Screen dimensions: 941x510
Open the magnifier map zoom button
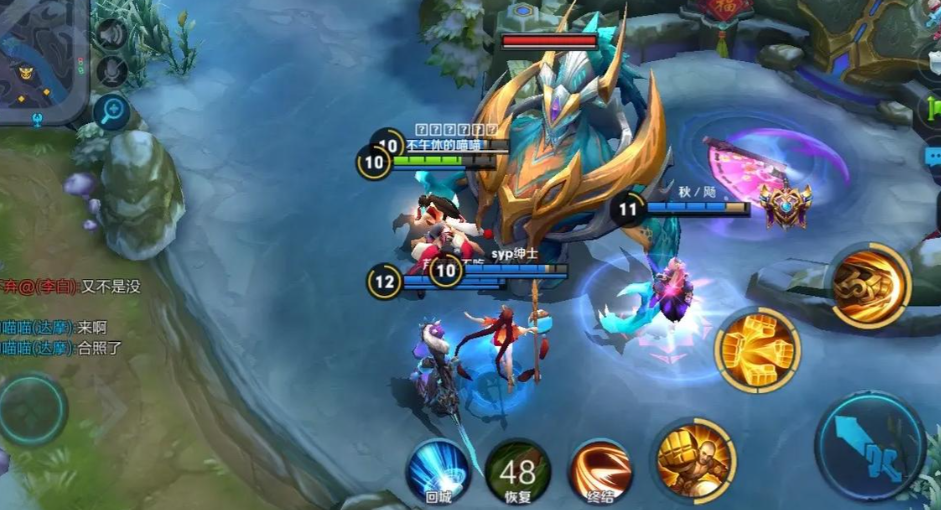(x=112, y=112)
